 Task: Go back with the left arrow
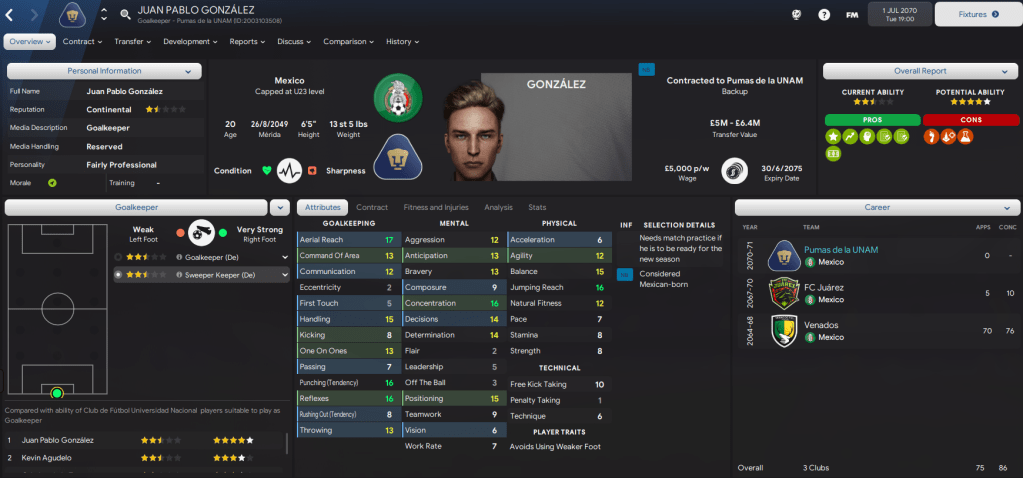tap(10, 15)
